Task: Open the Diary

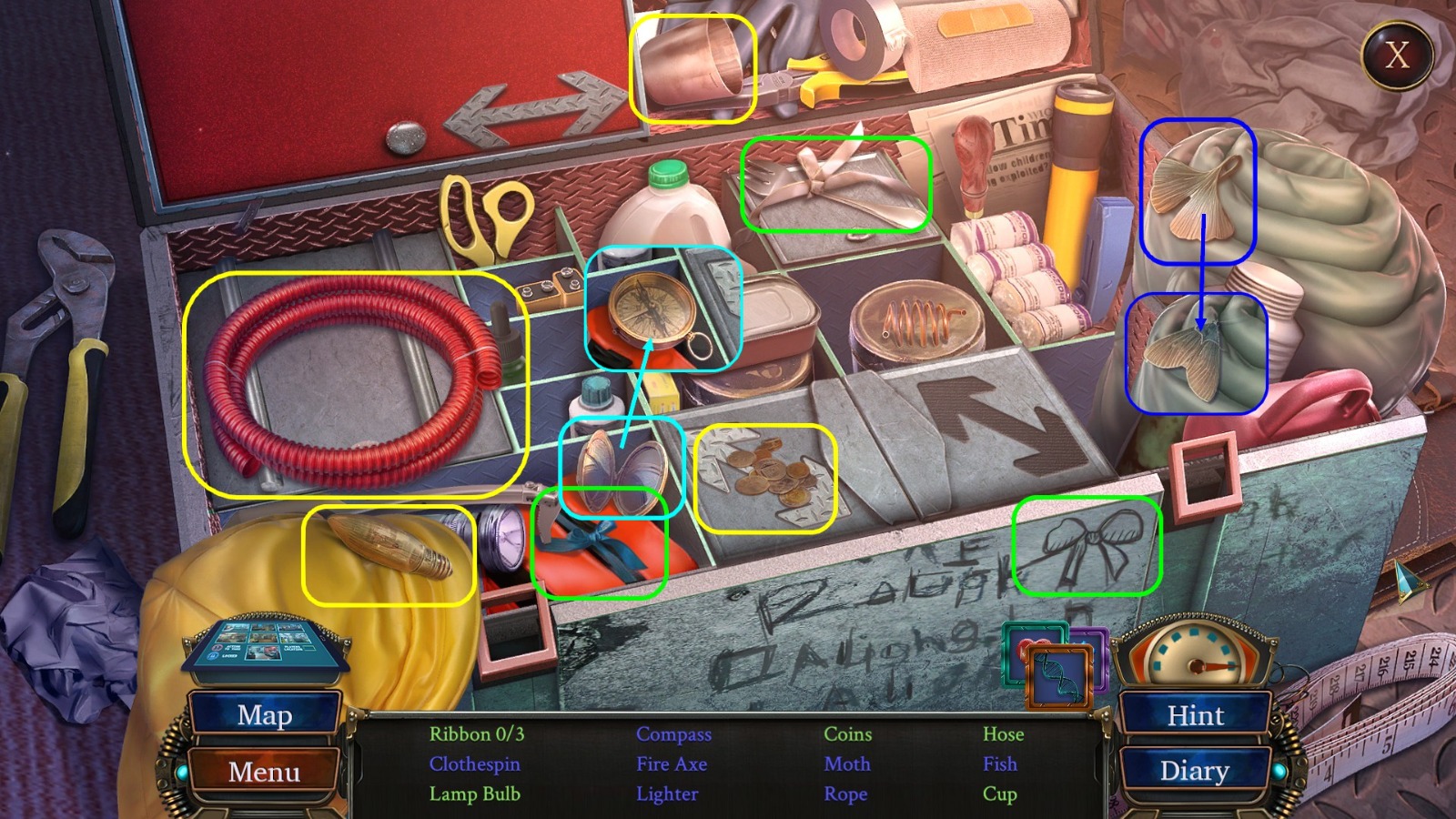Action: (x=1197, y=772)
